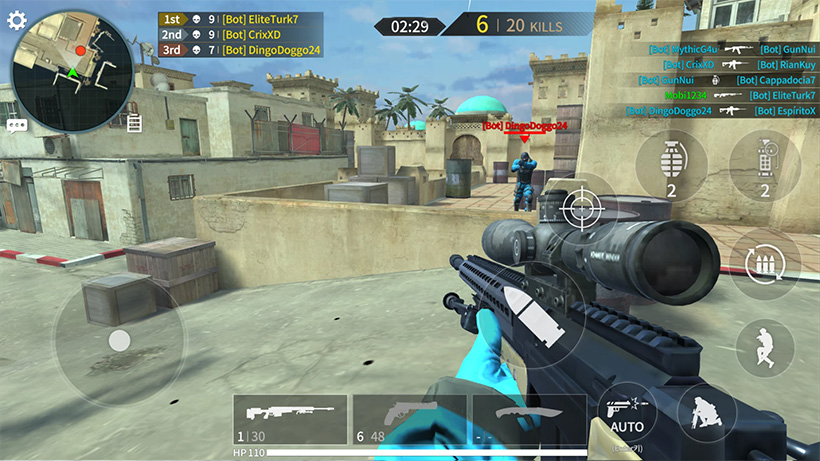Equip the combat knife slot

526,418
